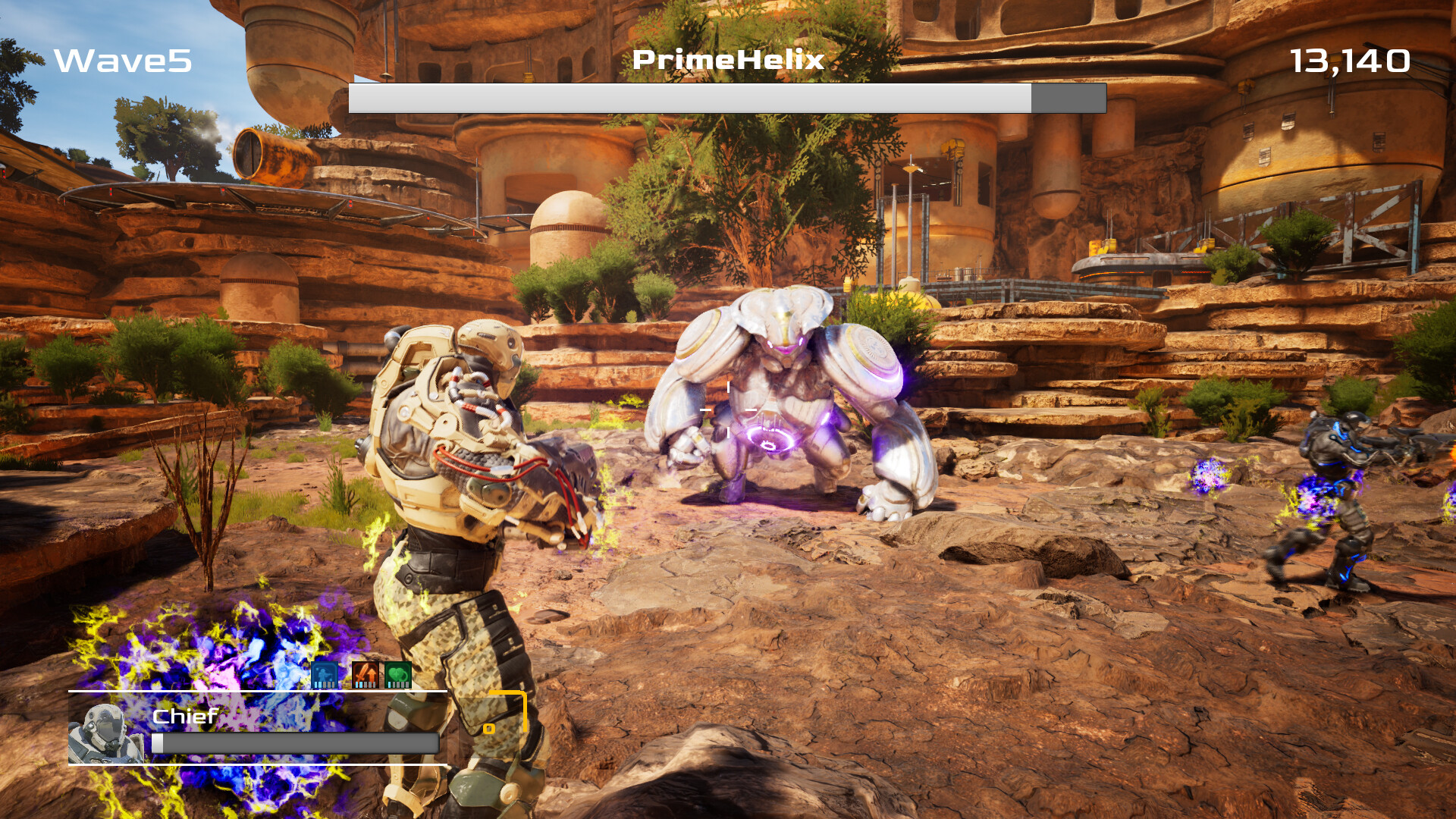Screen dimensions: 1456x819
Task: Toggle the orange buff's stack meter
Action: click(366, 684)
